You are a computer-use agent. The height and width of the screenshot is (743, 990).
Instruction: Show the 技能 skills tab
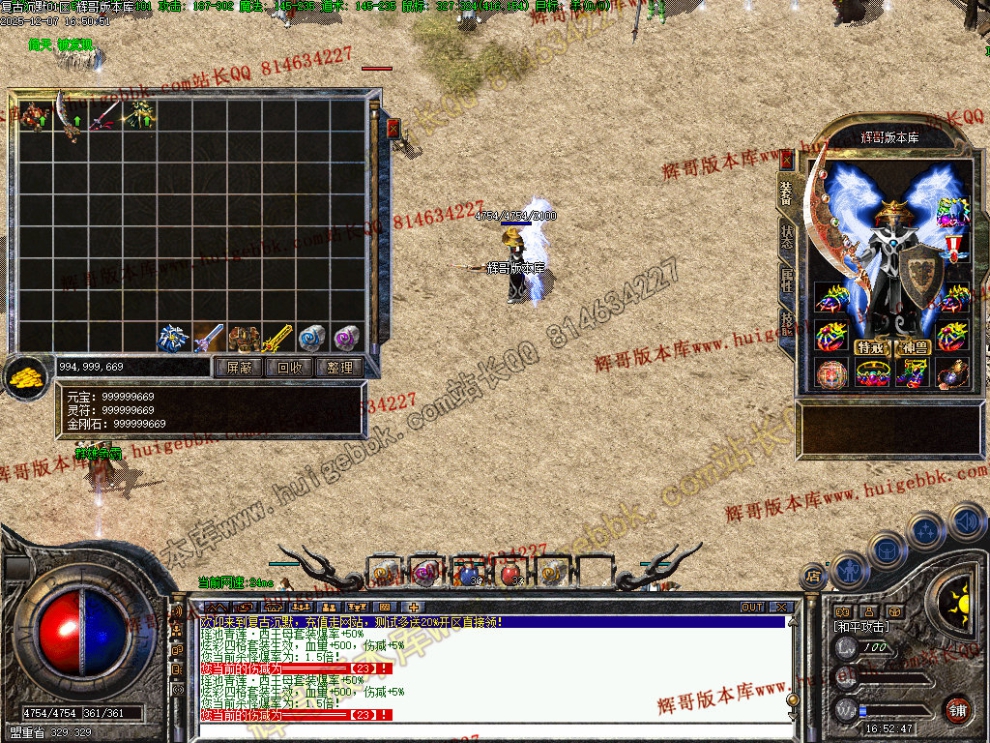(787, 322)
